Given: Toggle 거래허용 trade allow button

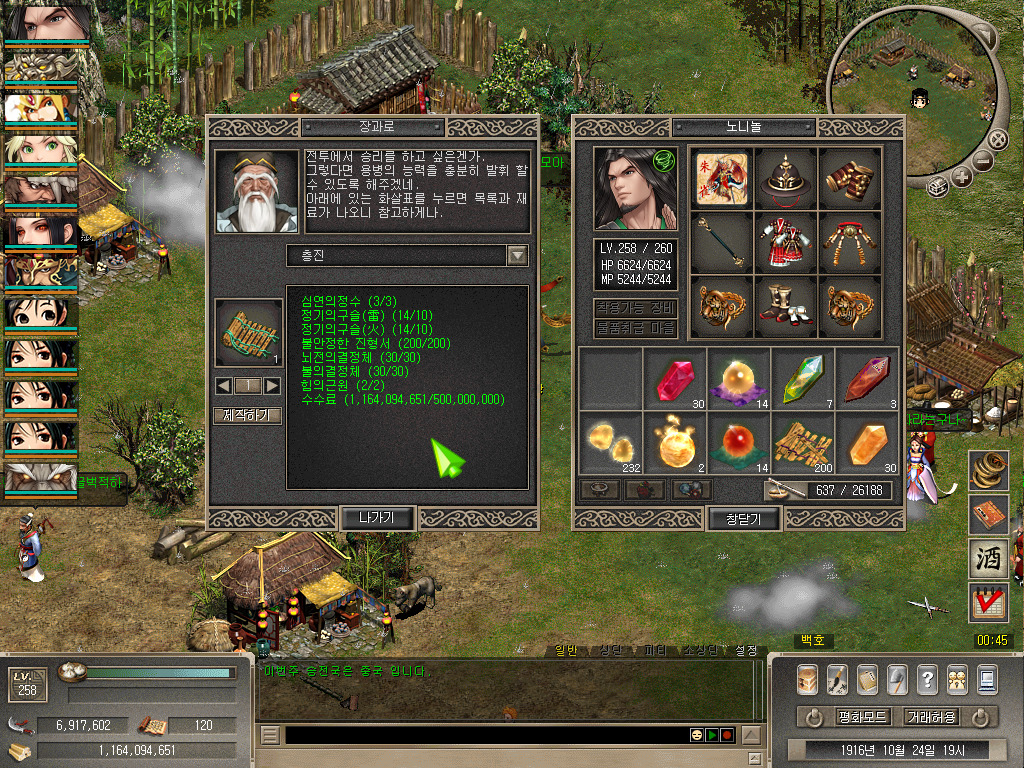Looking at the screenshot, I should coord(931,717).
